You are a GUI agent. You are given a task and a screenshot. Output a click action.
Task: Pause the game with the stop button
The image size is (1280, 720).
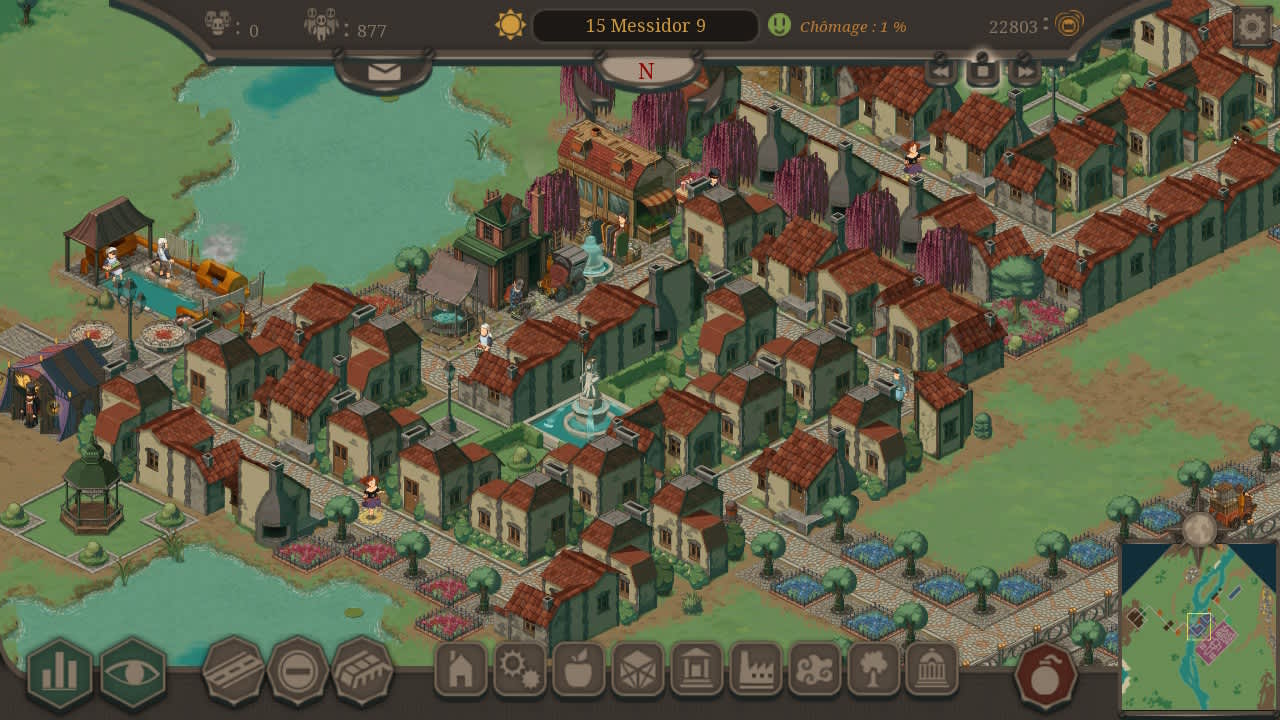click(x=983, y=70)
